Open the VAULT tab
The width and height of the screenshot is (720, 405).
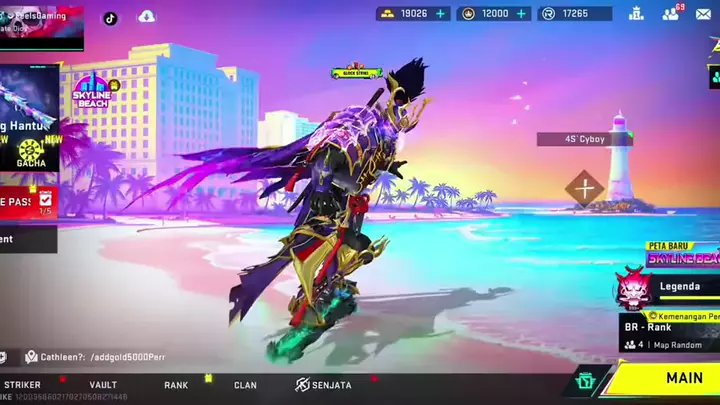(x=103, y=385)
